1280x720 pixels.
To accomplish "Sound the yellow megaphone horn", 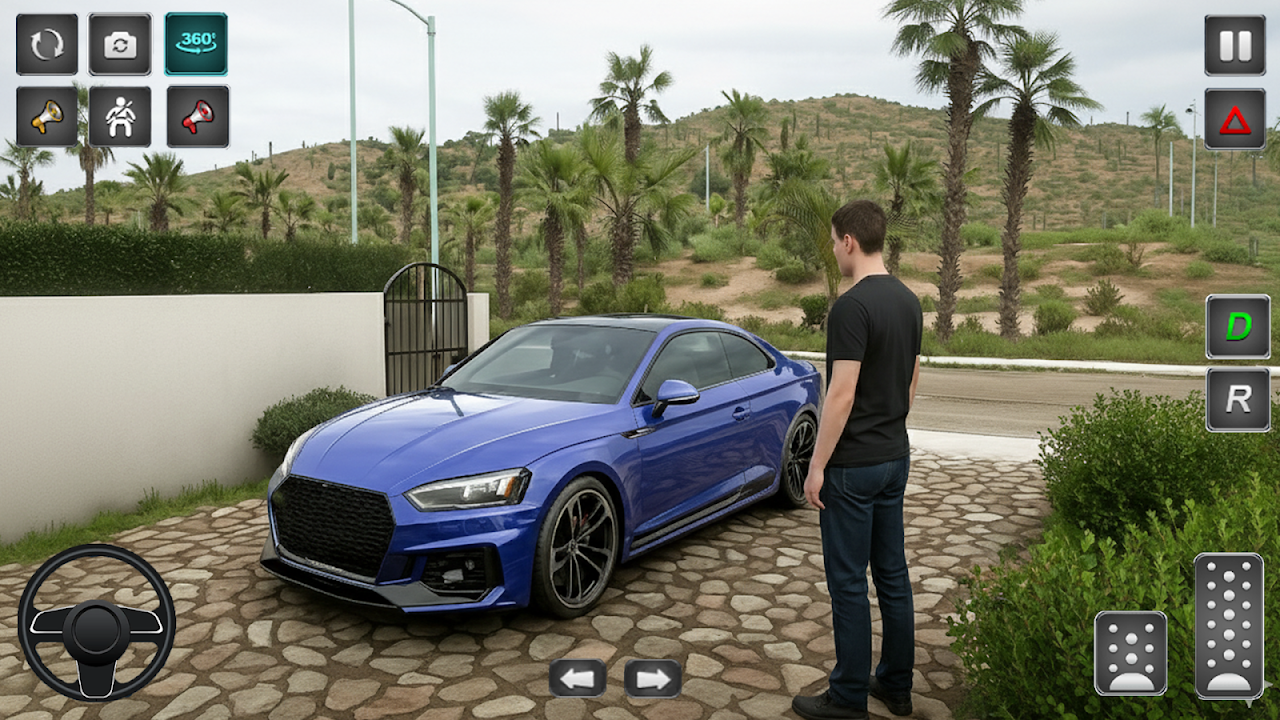I will pos(47,117).
